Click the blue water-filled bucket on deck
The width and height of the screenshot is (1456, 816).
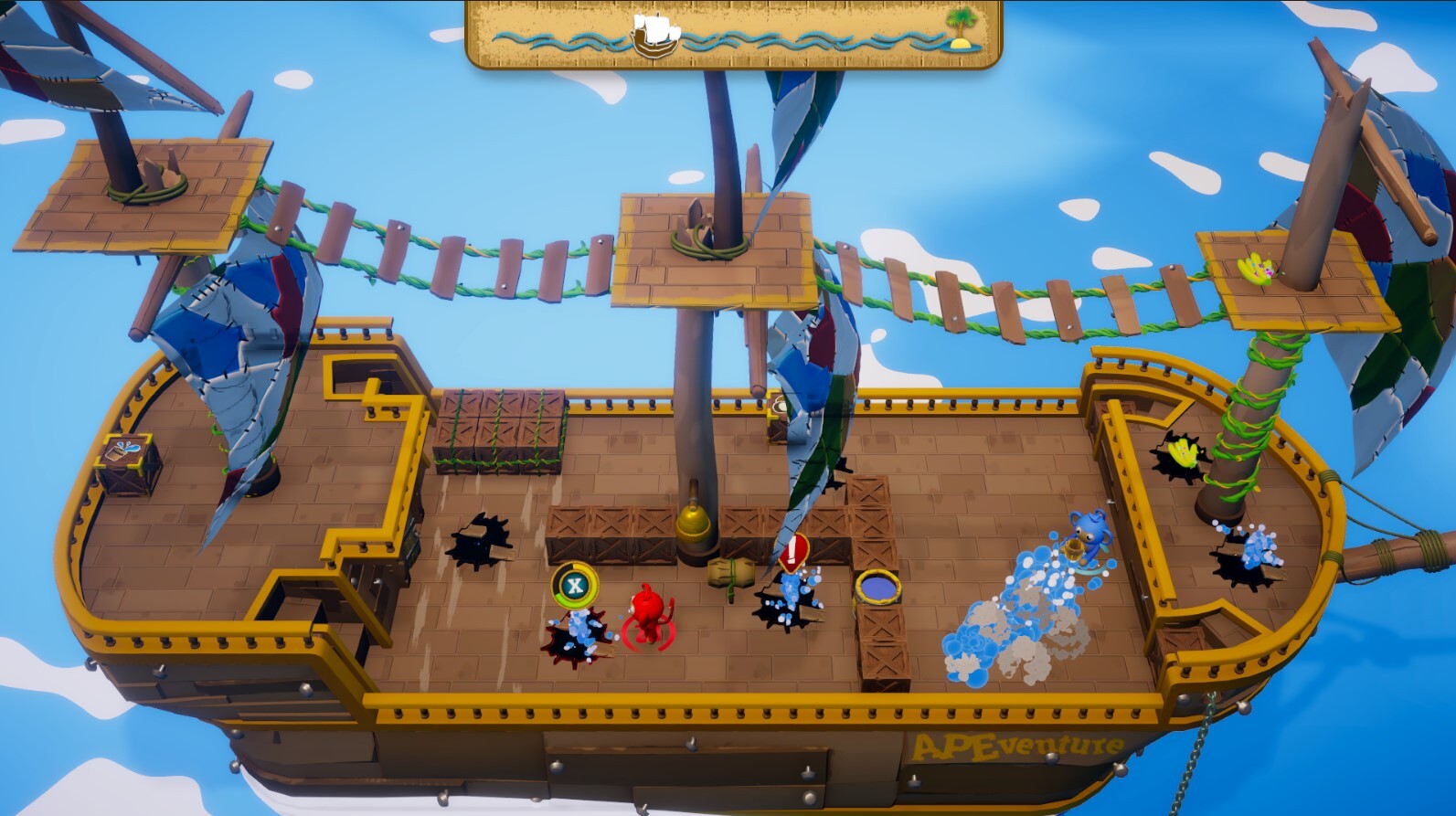point(877,585)
